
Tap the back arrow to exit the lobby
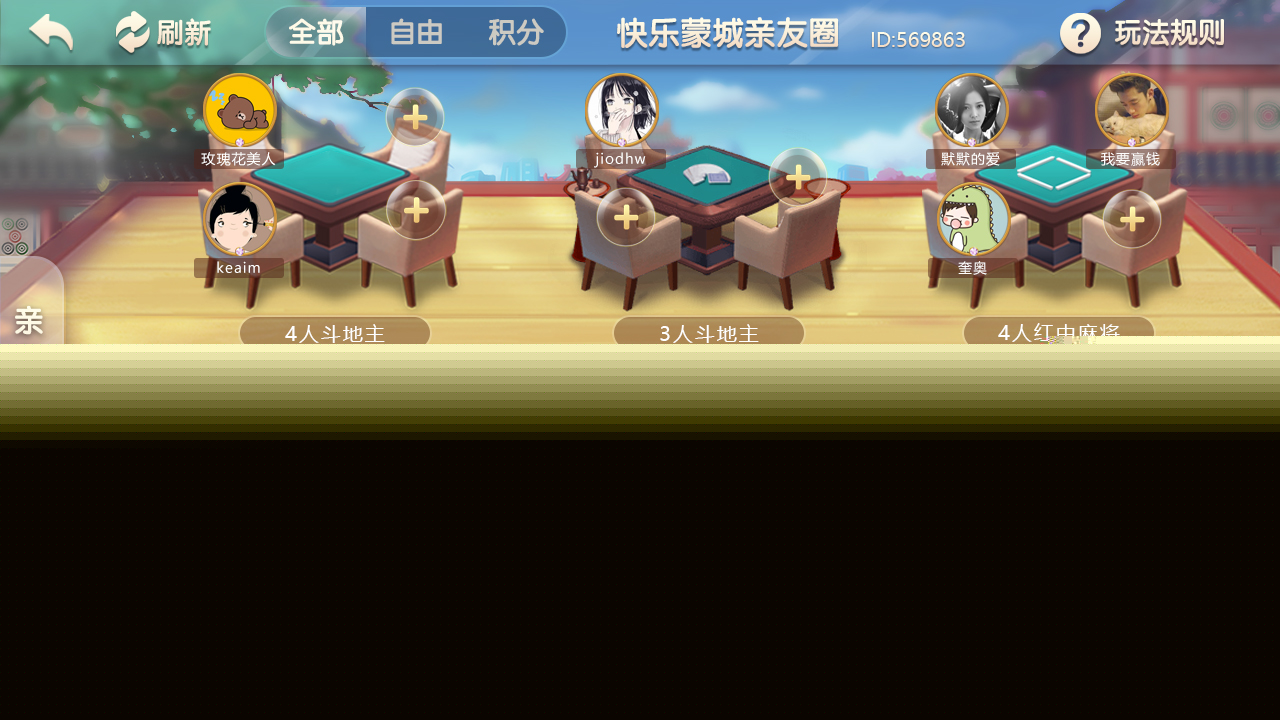point(49,31)
